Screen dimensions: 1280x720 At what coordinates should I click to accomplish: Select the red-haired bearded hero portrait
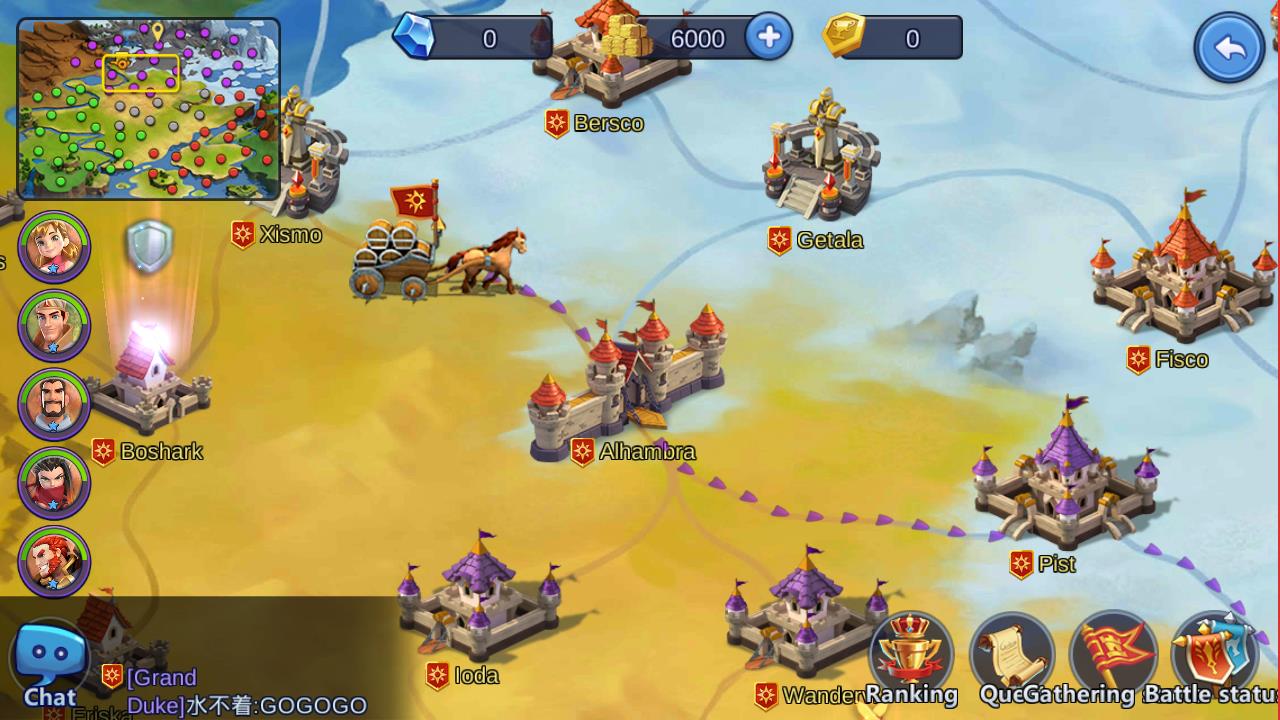click(54, 561)
